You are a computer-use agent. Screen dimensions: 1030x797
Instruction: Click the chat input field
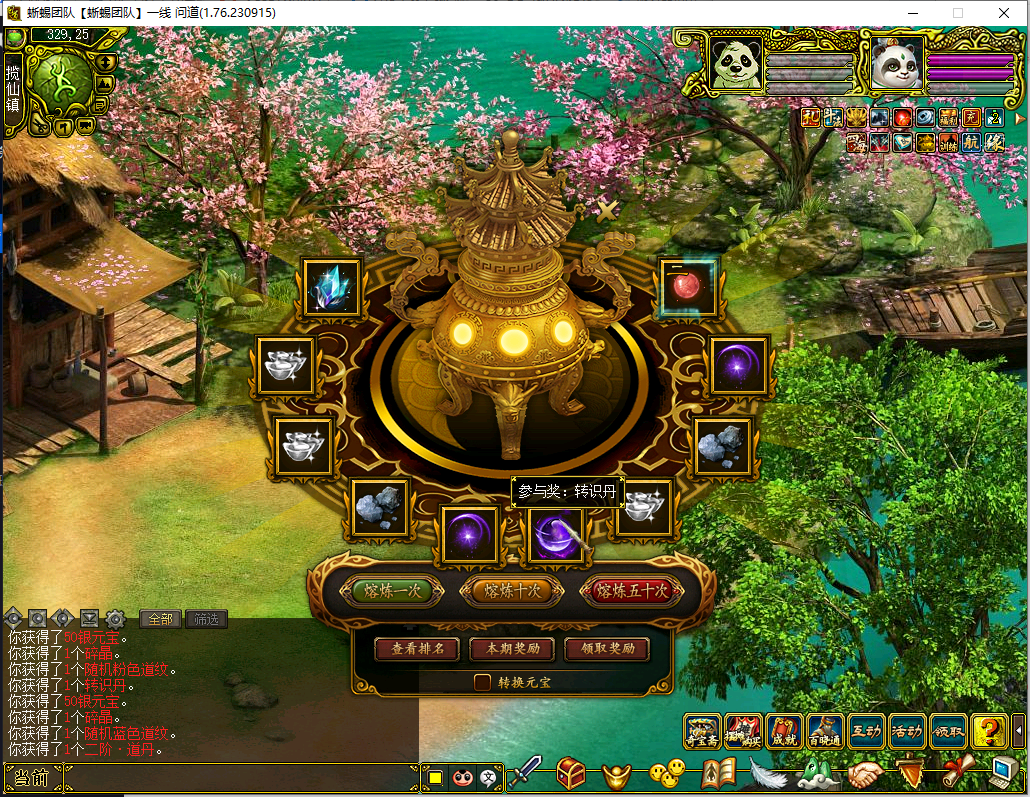[x=240, y=777]
